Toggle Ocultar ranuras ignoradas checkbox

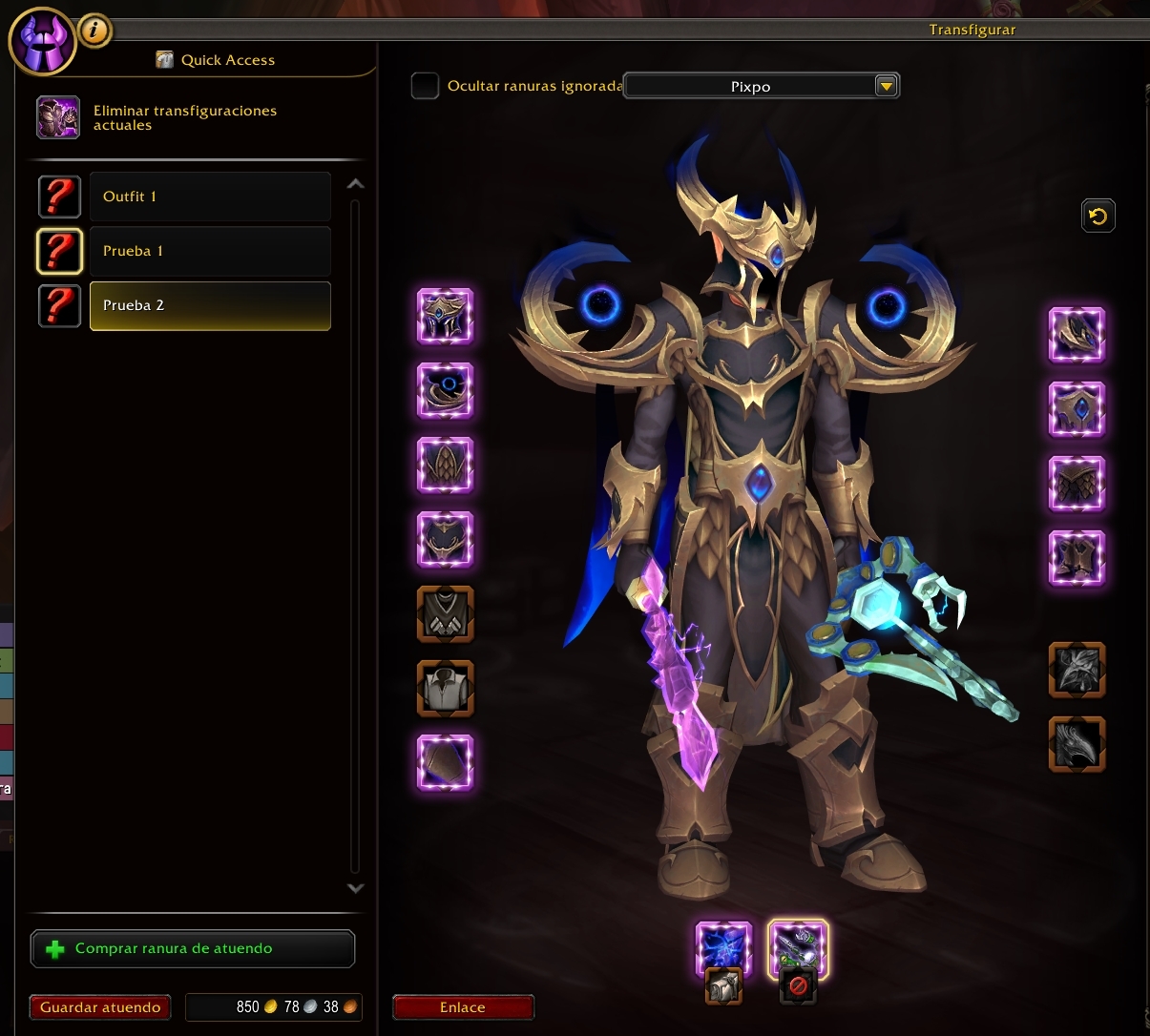click(425, 86)
